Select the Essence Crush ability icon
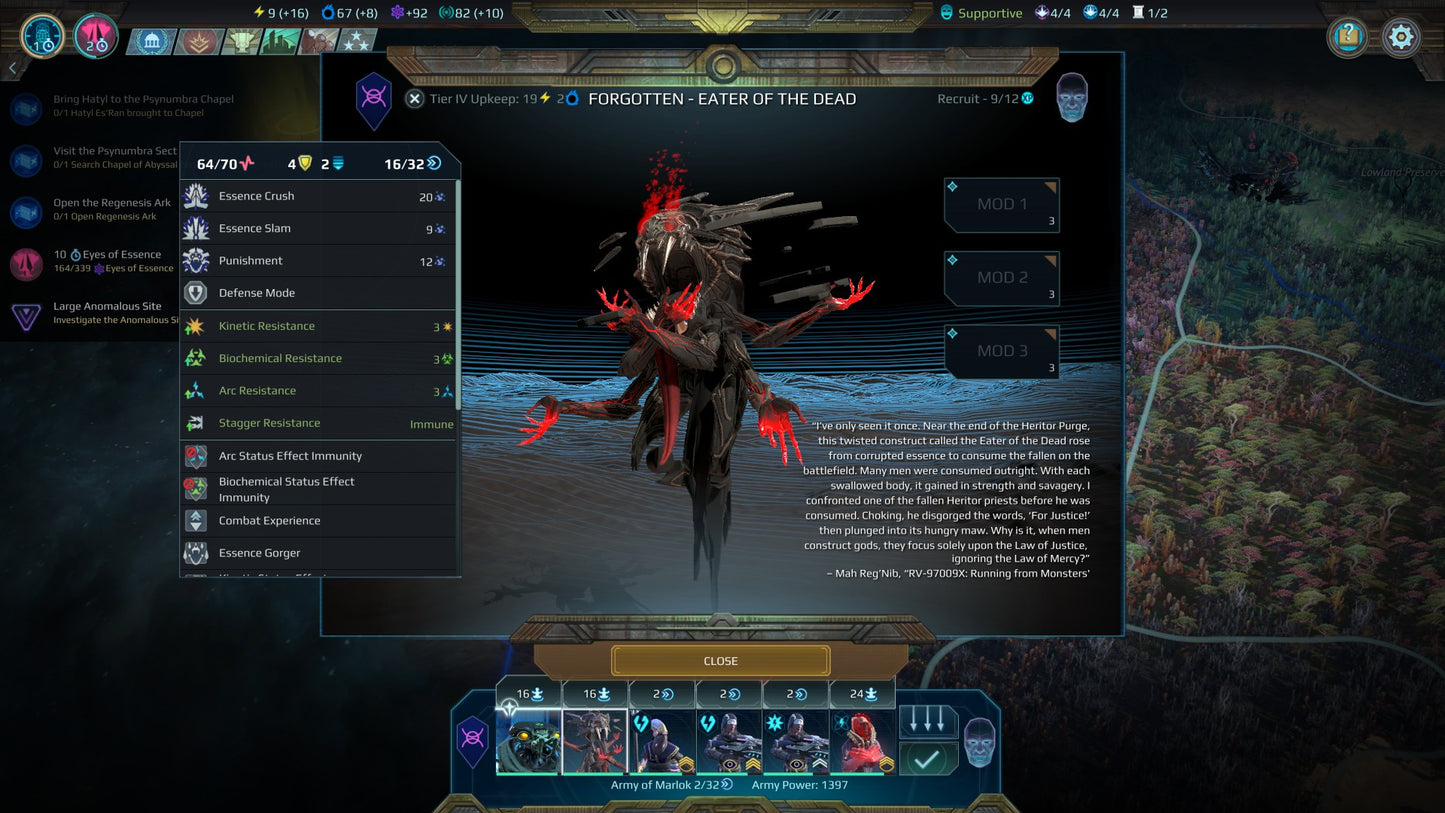 [x=197, y=196]
